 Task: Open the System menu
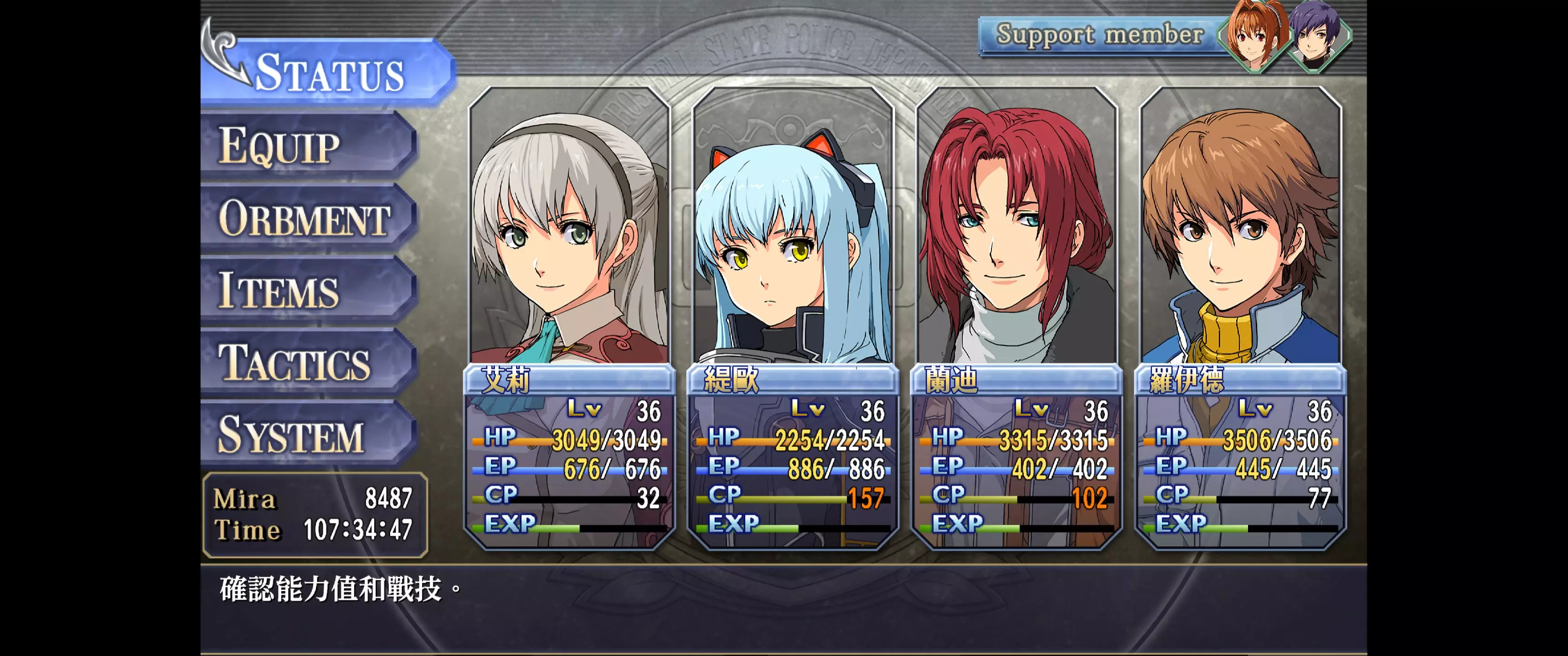click(307, 435)
